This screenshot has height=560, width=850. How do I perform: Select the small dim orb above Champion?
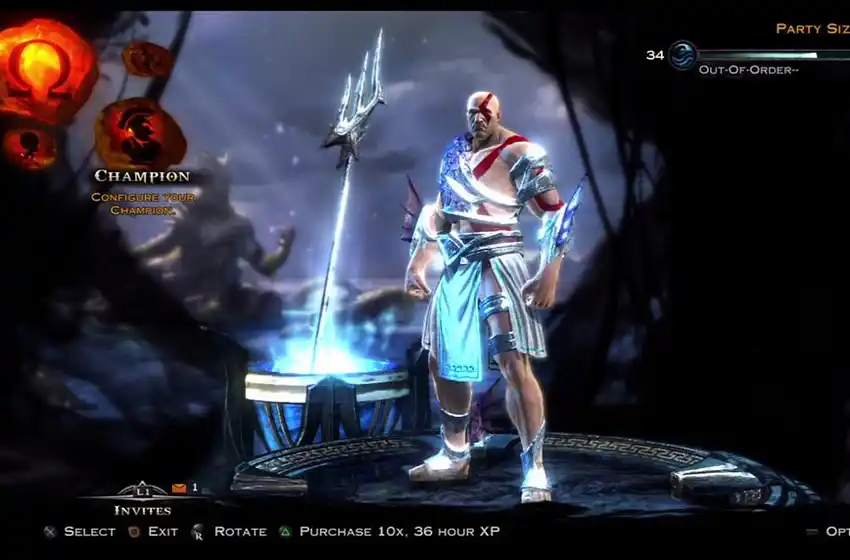[146, 60]
